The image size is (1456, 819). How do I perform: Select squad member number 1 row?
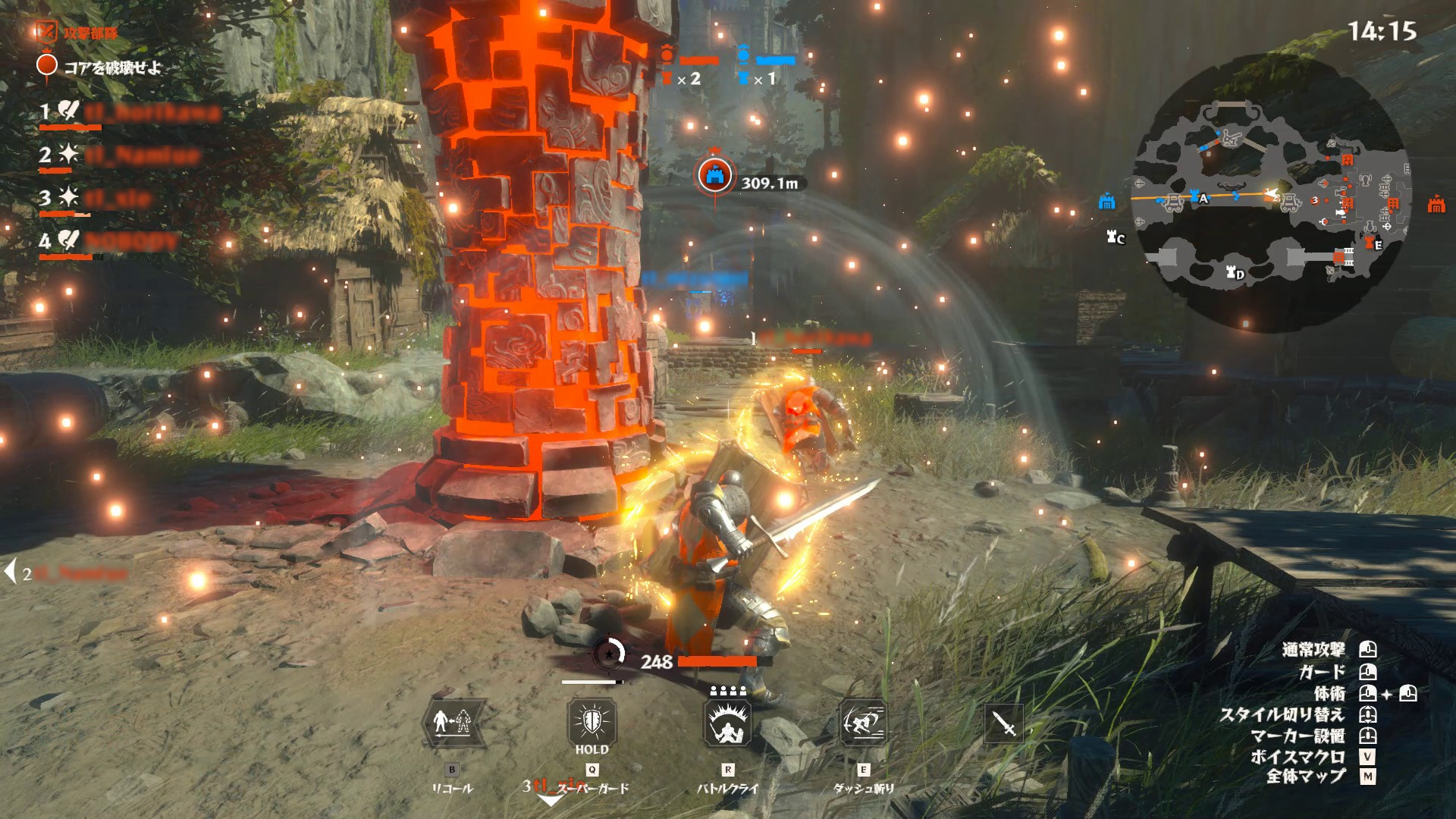pos(129,114)
